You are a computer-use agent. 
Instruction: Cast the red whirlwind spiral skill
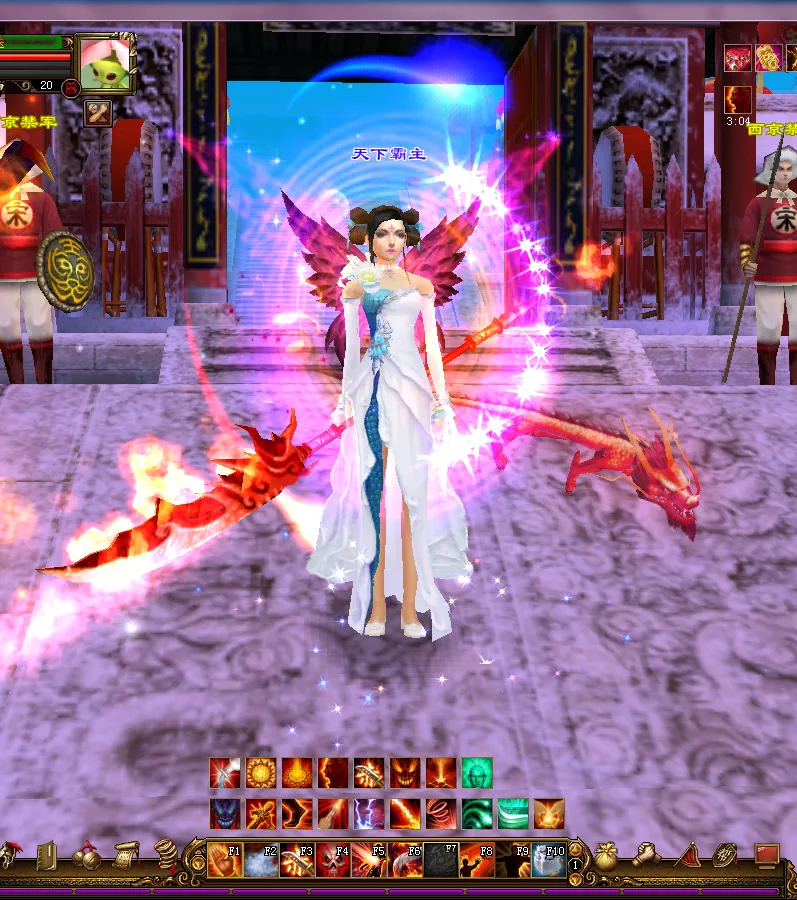point(441,813)
